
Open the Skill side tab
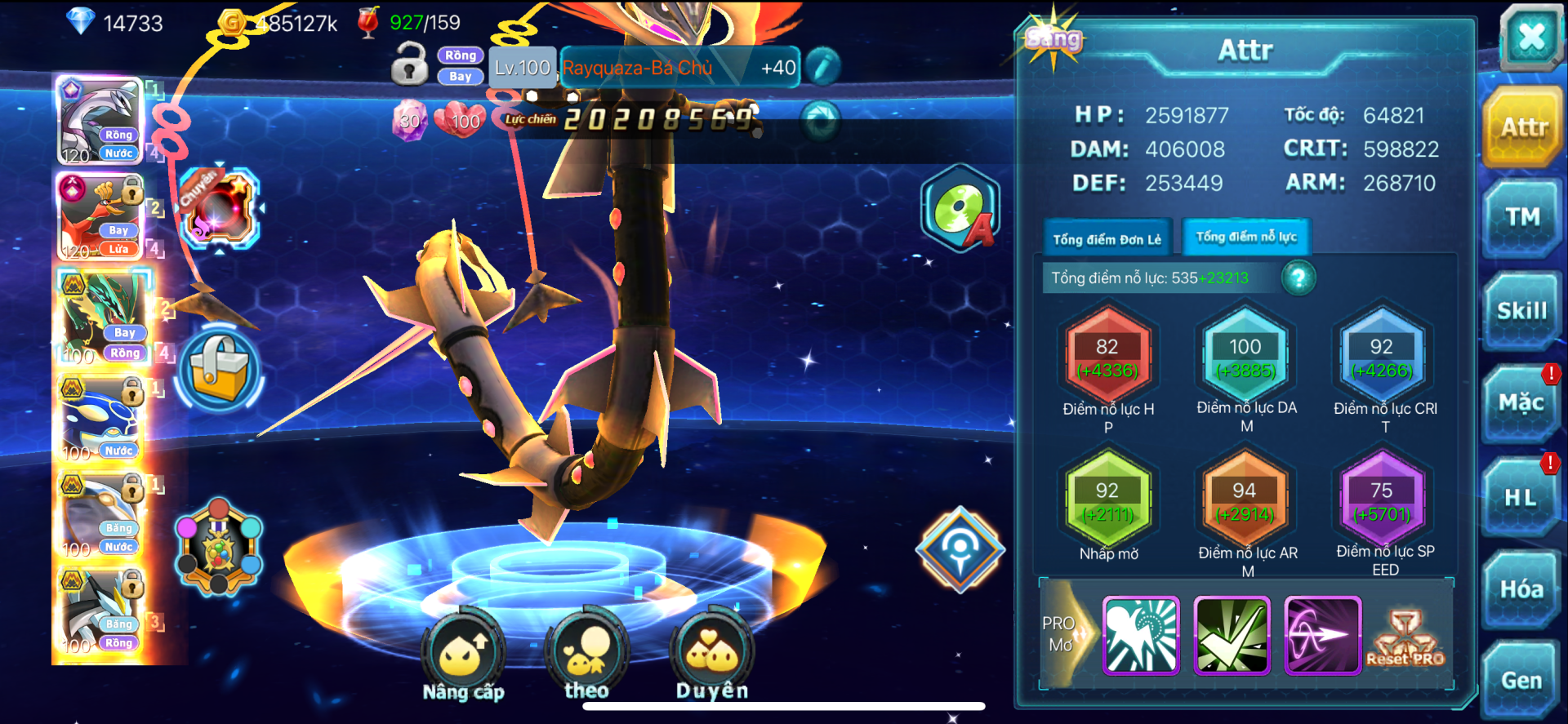[1522, 311]
